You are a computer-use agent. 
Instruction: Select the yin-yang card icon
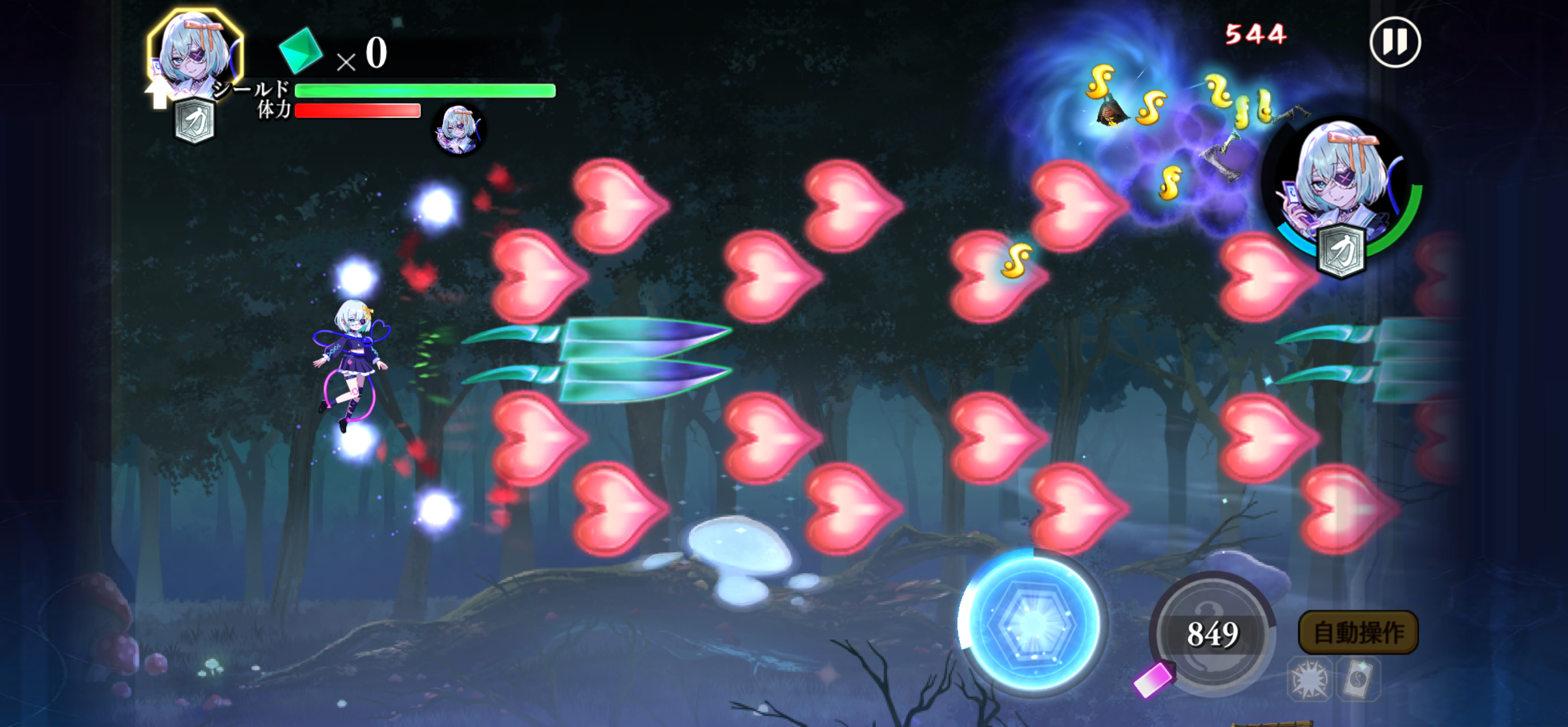pos(1358,679)
